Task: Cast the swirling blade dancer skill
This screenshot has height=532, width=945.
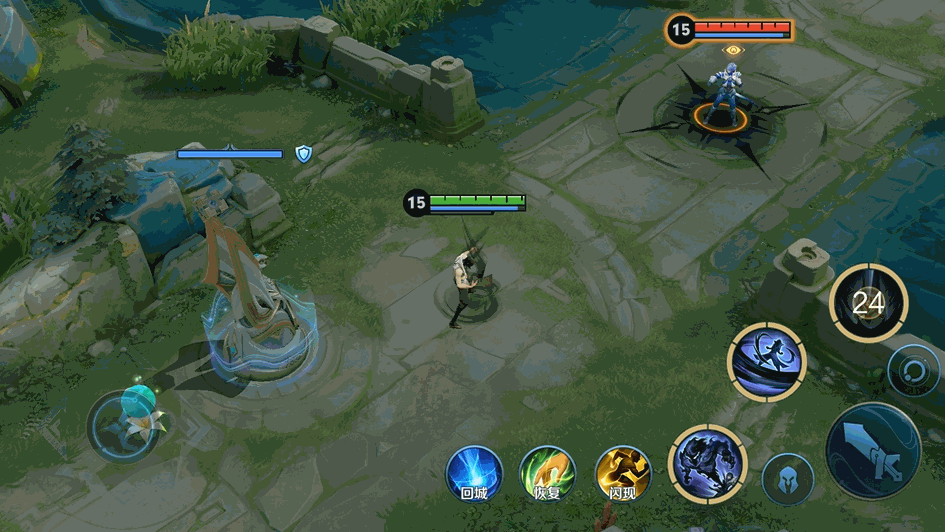Action: click(x=766, y=361)
